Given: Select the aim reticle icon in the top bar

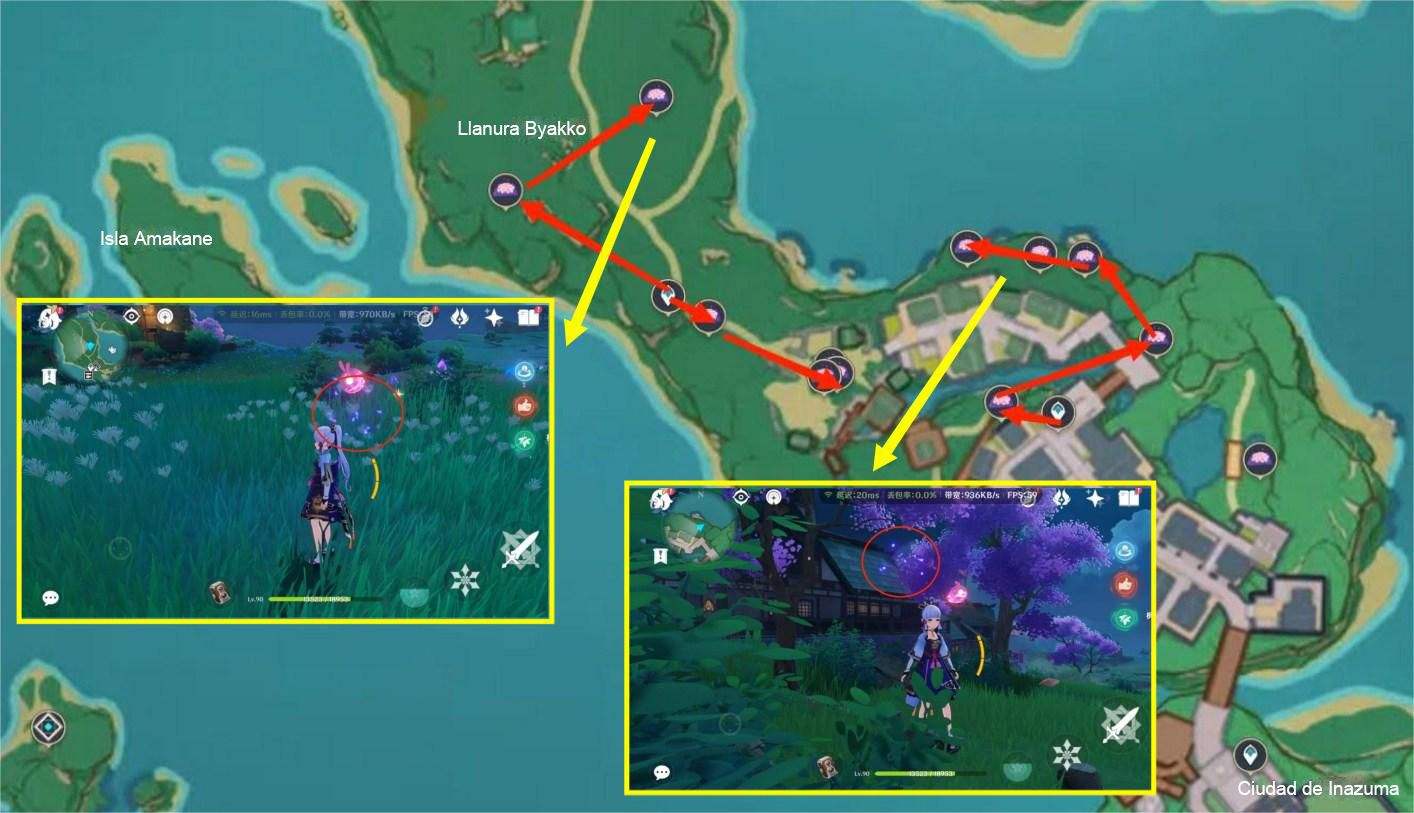Looking at the screenshot, I should click(x=131, y=317).
